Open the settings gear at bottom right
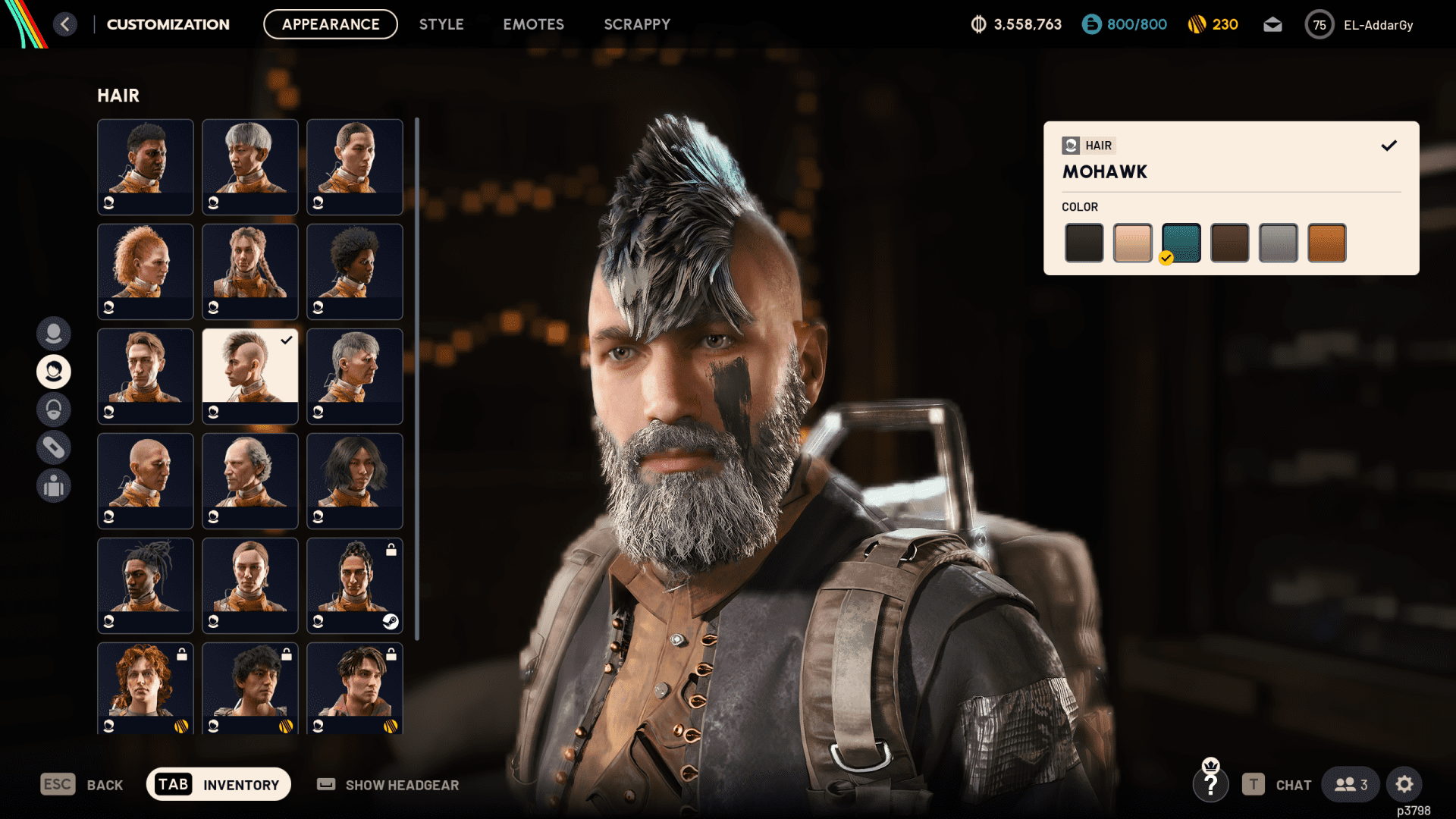 1405,784
